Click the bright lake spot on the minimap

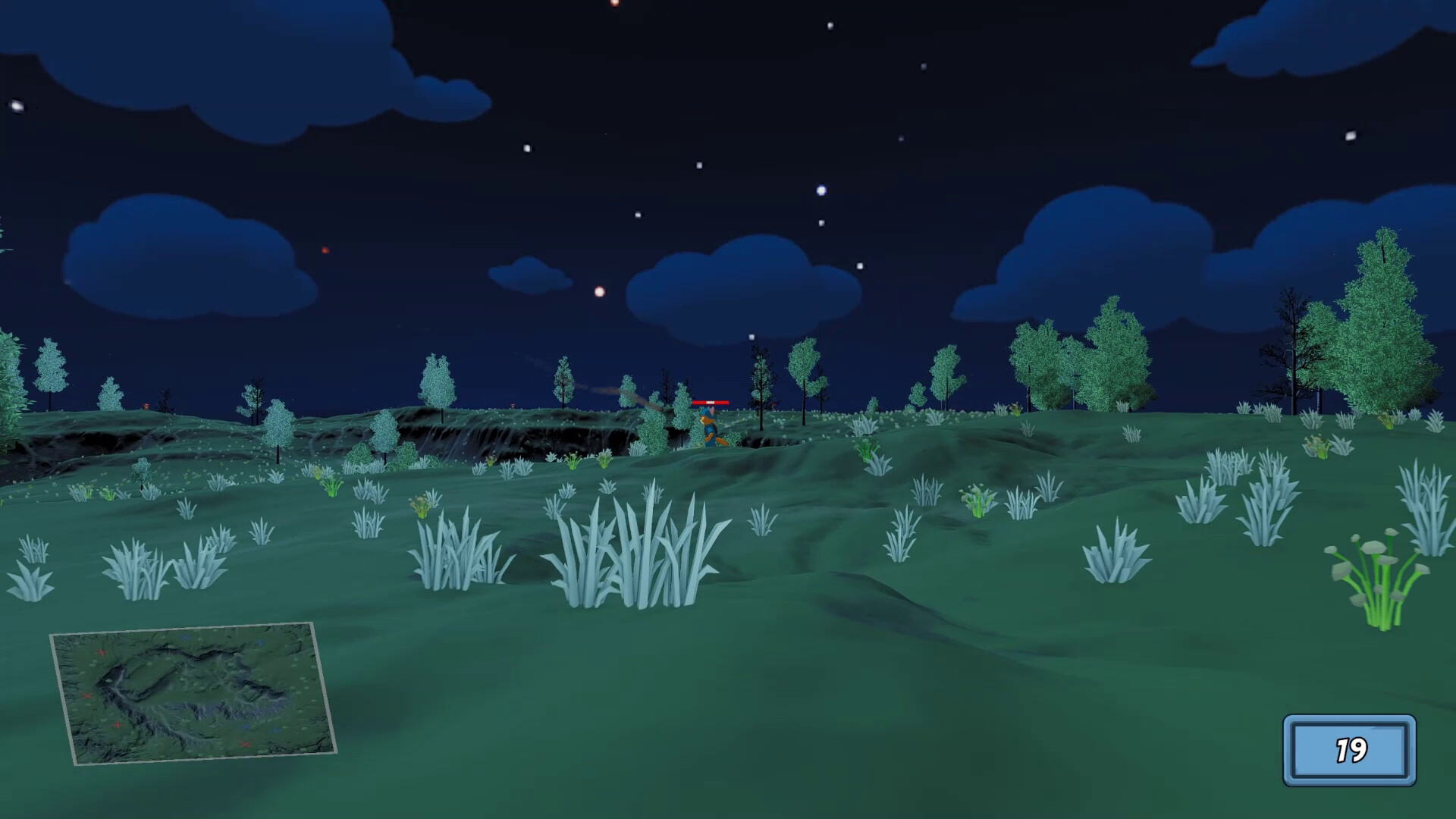[x=109, y=681]
